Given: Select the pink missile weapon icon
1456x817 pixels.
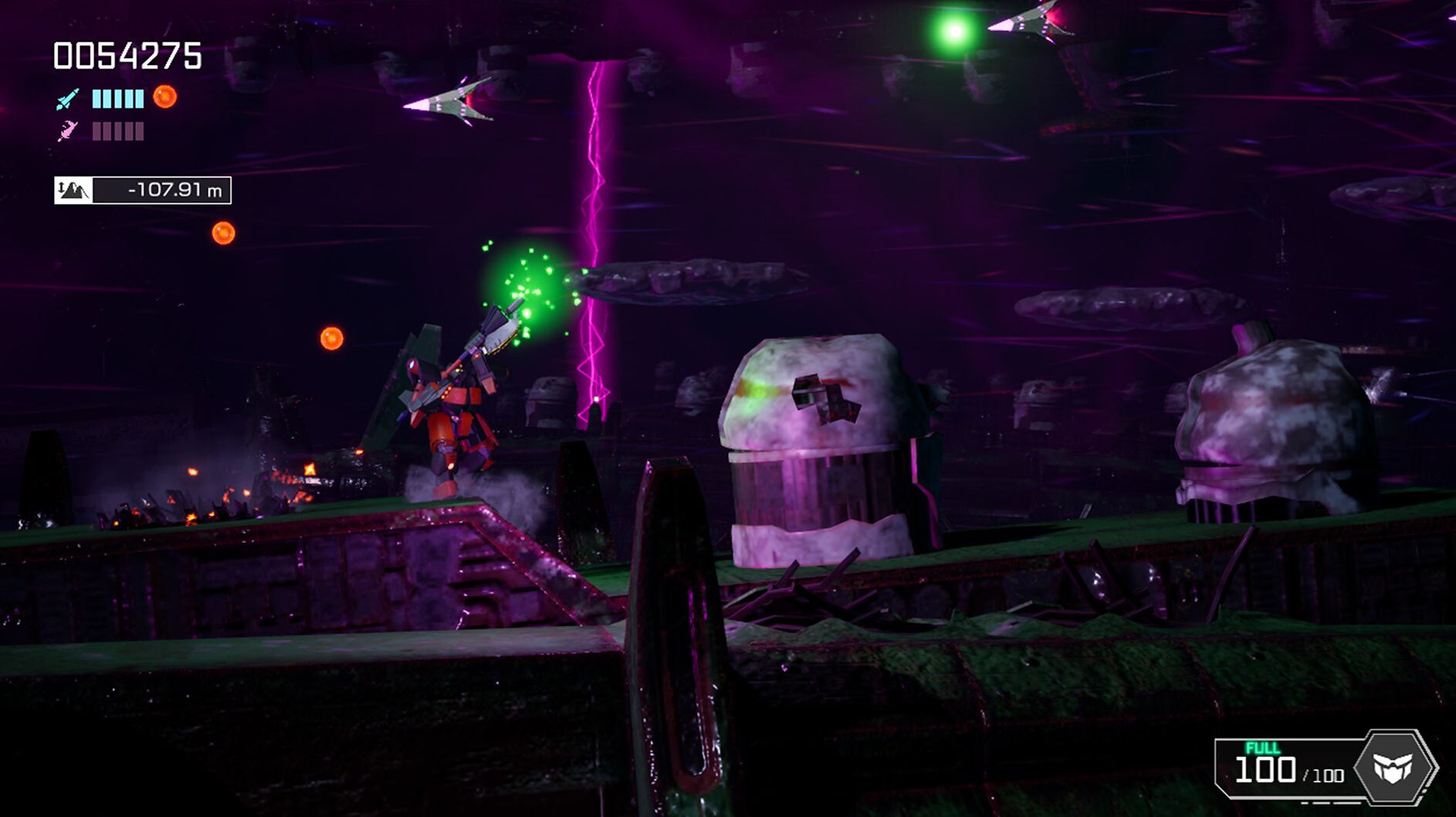Looking at the screenshot, I should coord(68,131).
